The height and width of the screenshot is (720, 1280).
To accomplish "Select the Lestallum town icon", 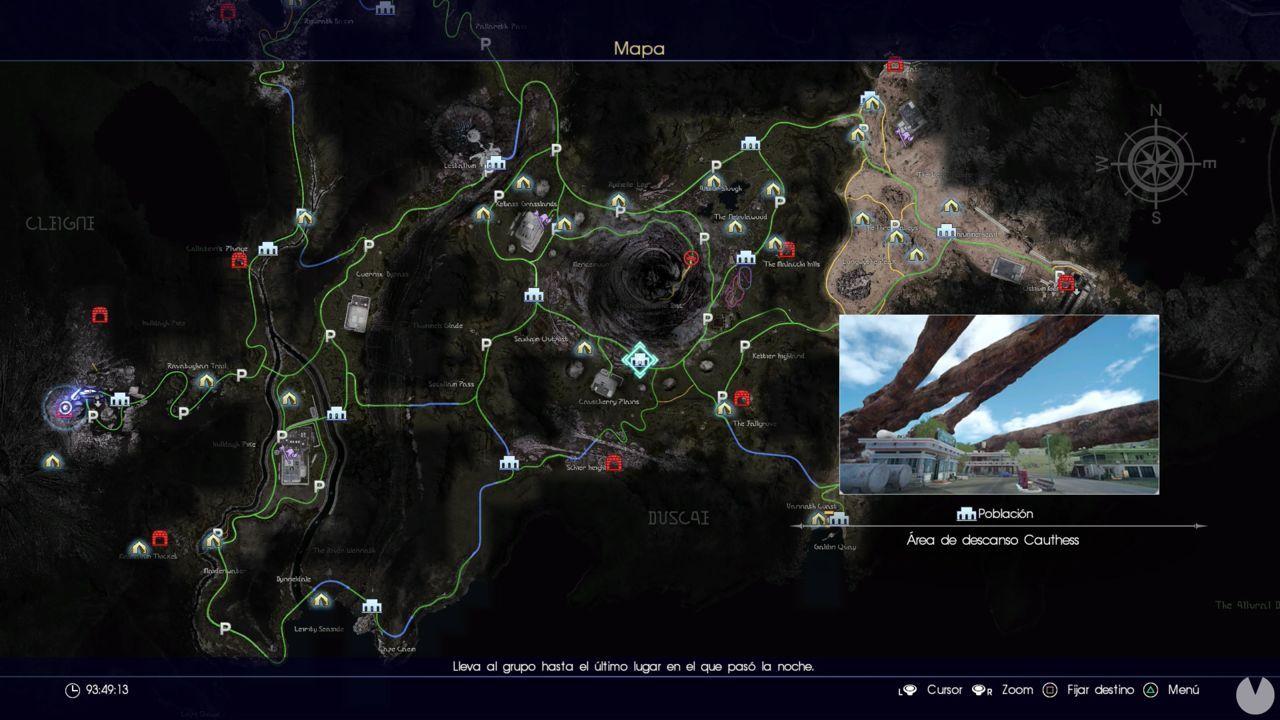I will pos(495,162).
